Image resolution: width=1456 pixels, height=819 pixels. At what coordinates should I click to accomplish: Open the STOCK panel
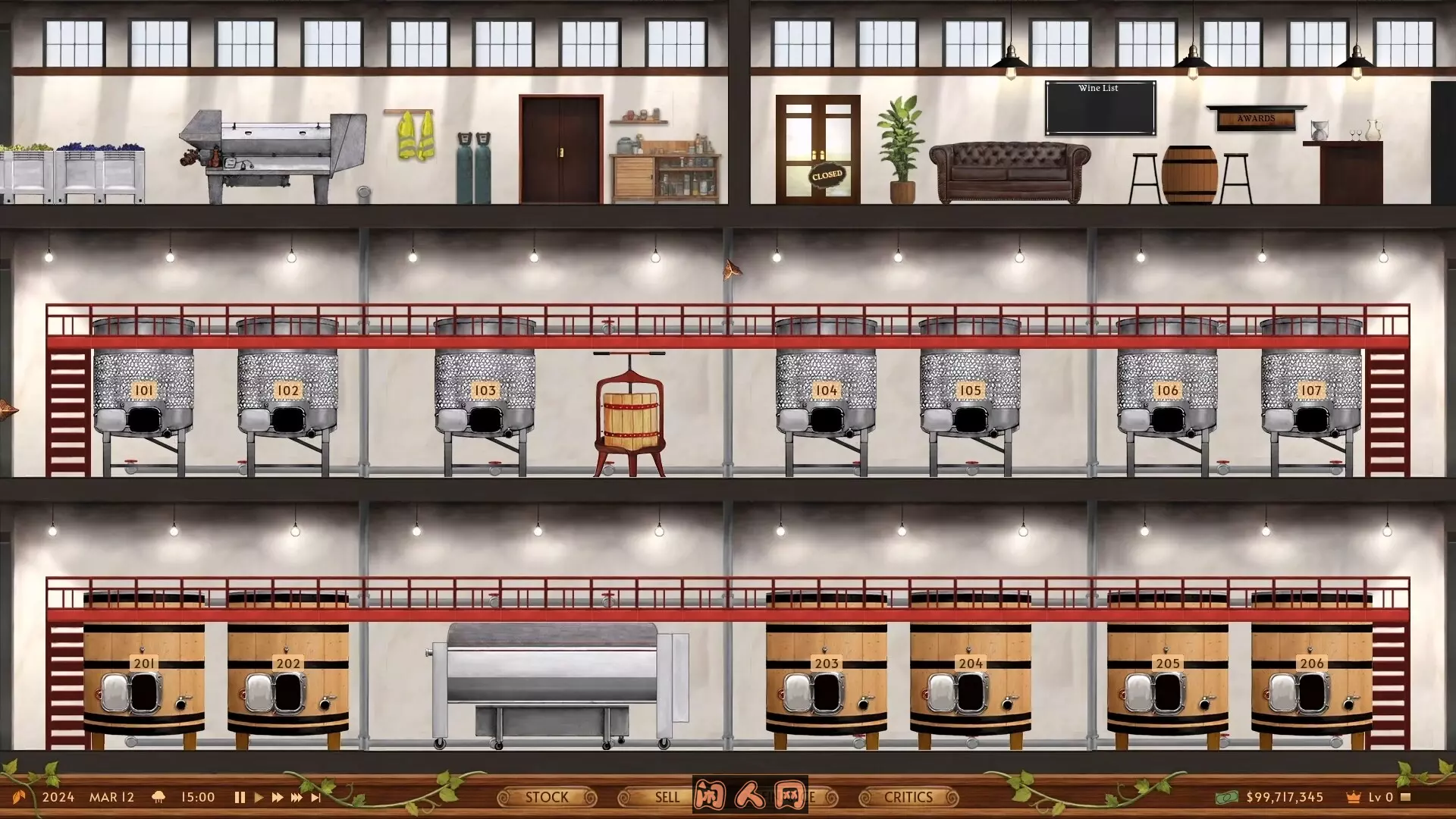(548, 797)
